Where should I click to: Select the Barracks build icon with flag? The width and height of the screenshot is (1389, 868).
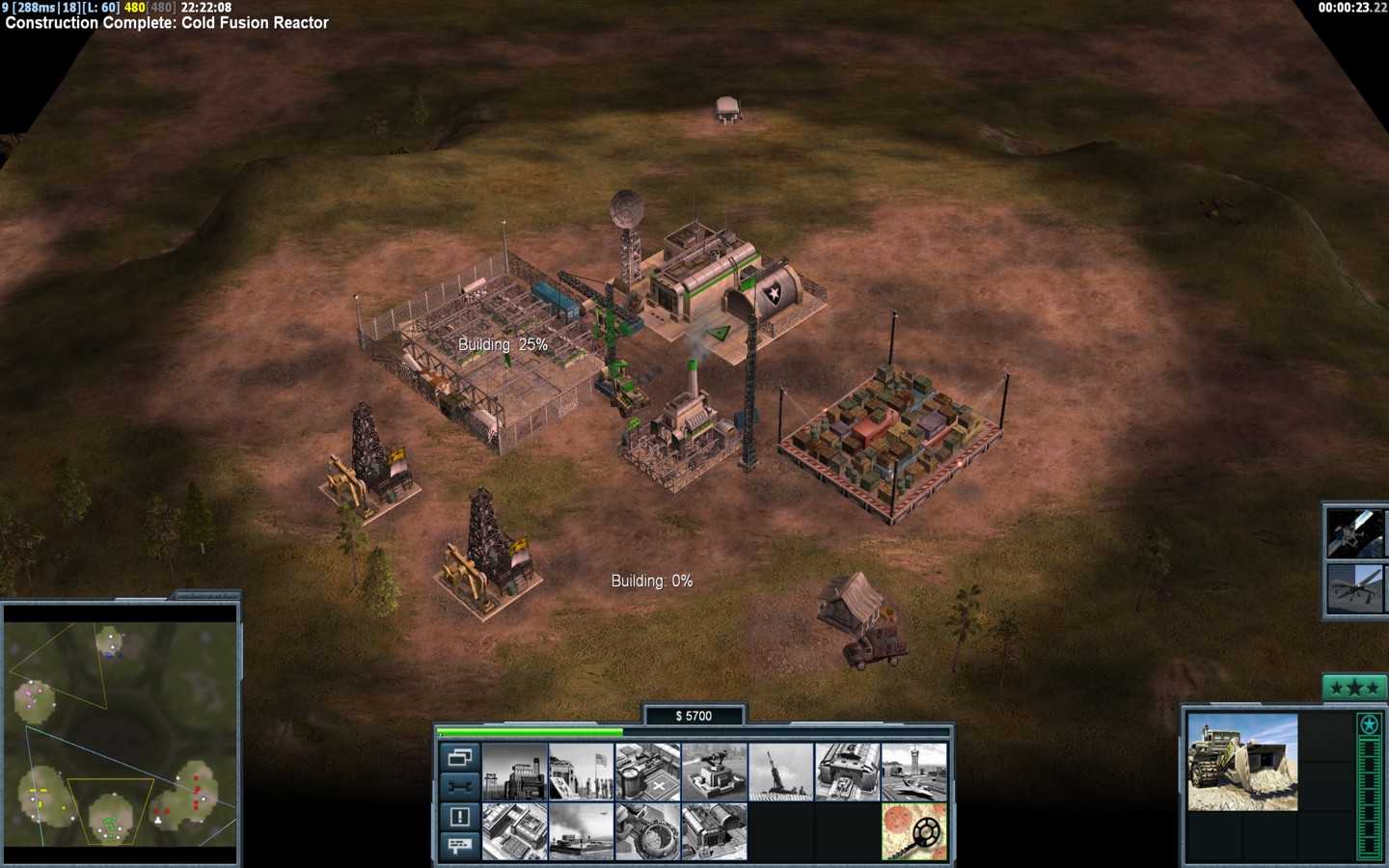tap(581, 771)
